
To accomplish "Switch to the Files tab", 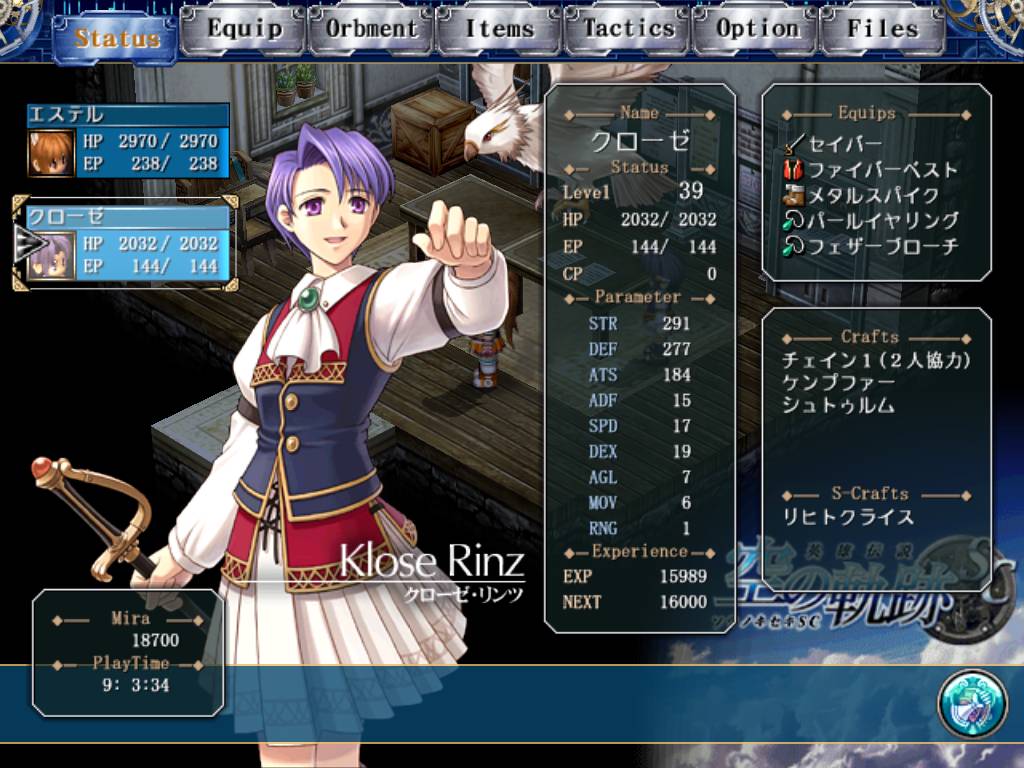I will tap(882, 29).
